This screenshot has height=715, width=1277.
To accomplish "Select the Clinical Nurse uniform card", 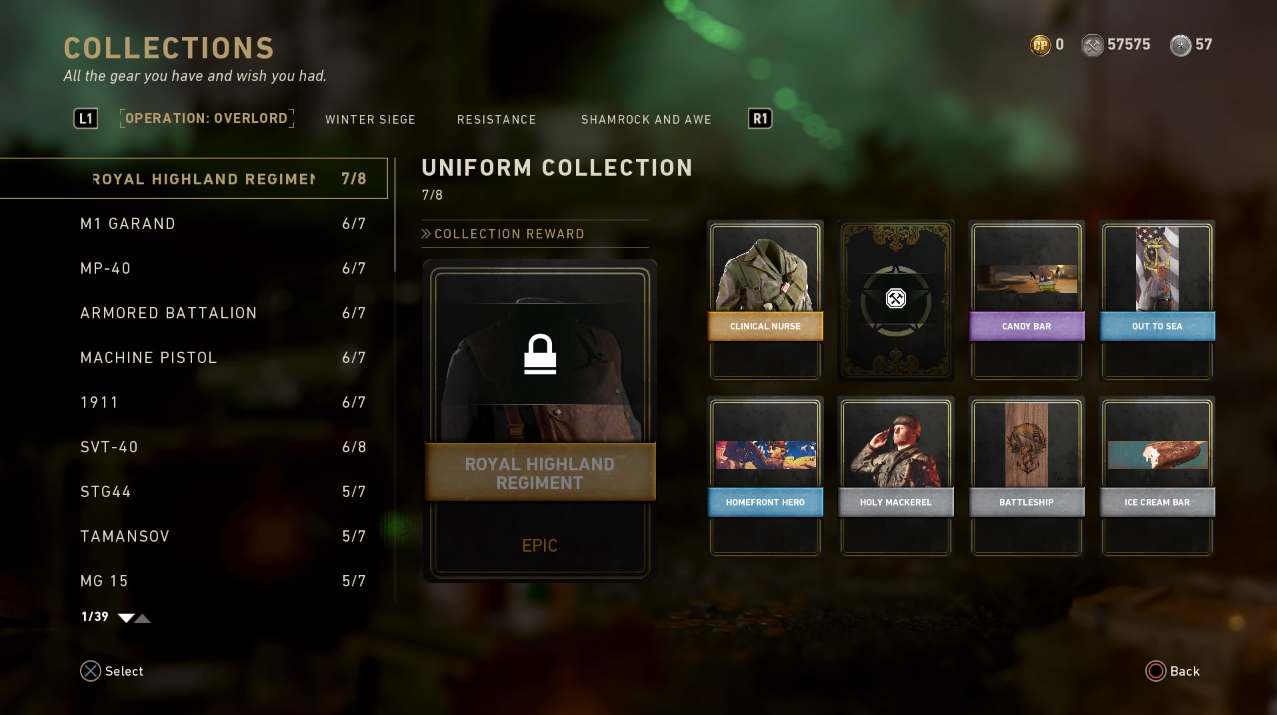I will [765, 300].
